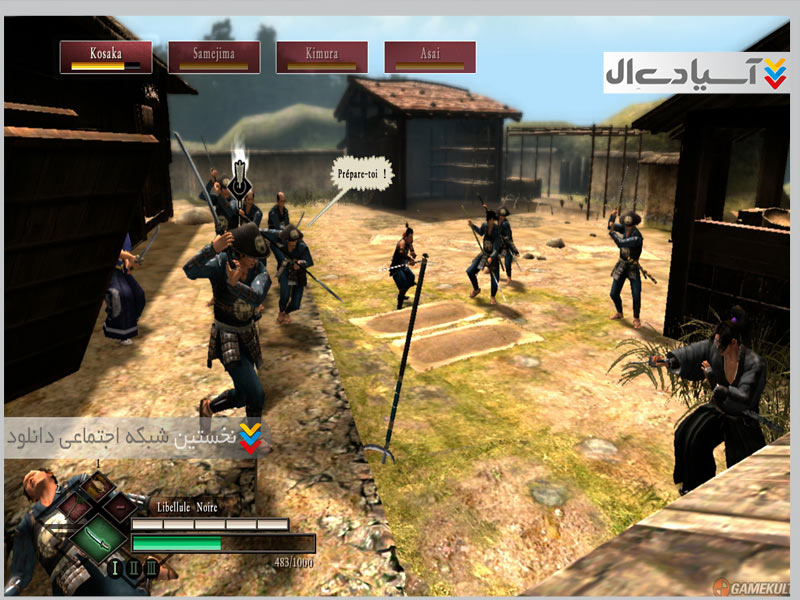Viewport: 800px width, 600px height.
Task: Click the top diamond item slot
Action: click(97, 486)
